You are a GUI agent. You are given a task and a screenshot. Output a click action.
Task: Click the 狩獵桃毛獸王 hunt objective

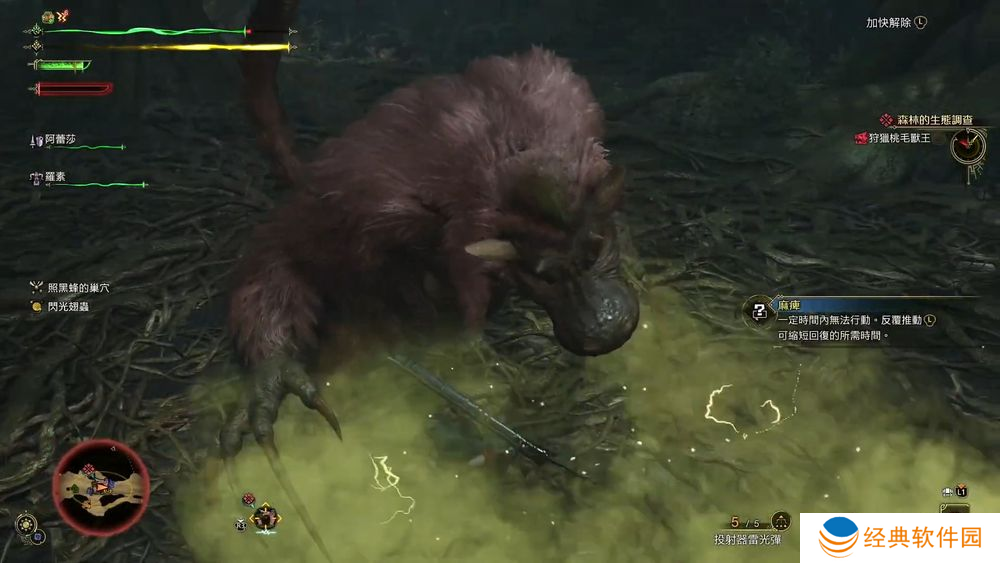(x=899, y=138)
